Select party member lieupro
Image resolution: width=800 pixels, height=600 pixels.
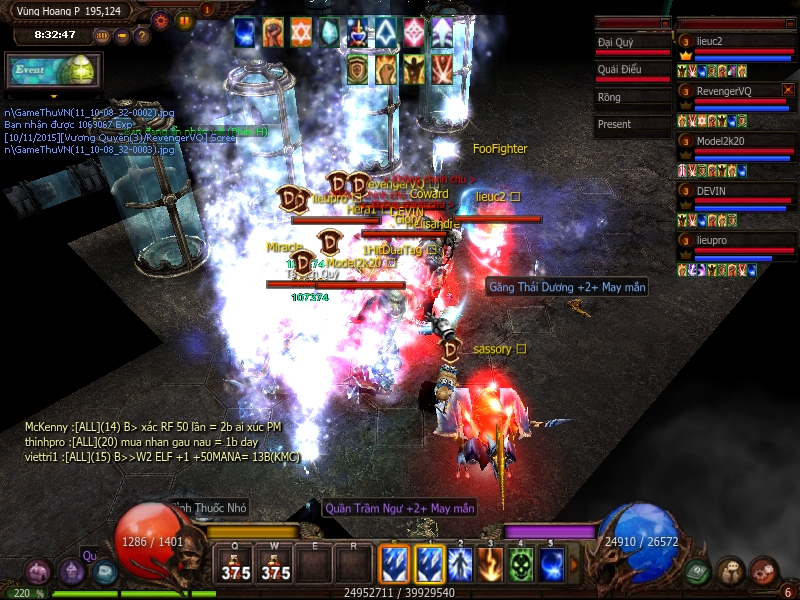click(736, 241)
